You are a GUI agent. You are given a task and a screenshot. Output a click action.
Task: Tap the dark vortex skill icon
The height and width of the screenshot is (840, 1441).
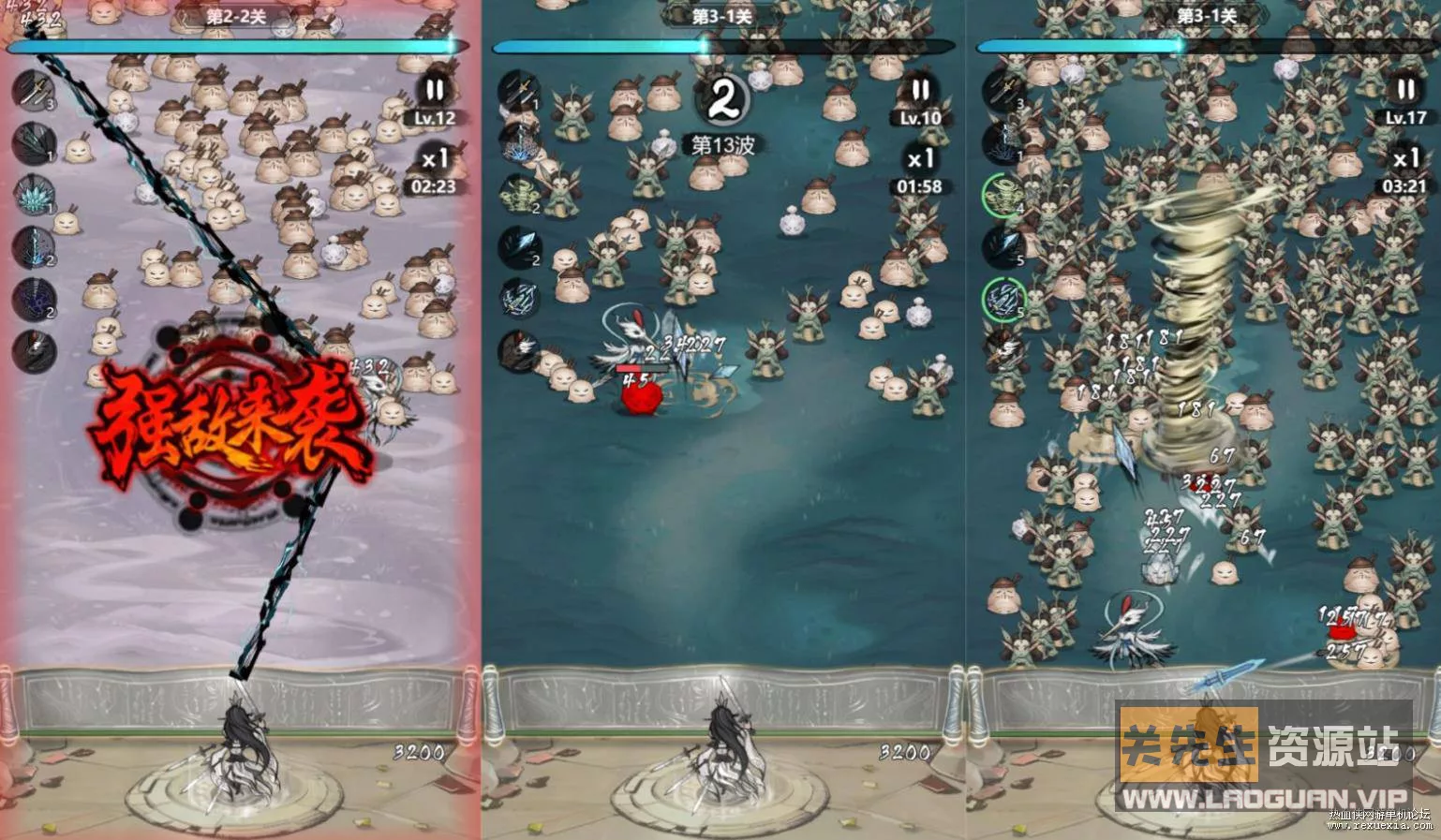tap(34, 300)
